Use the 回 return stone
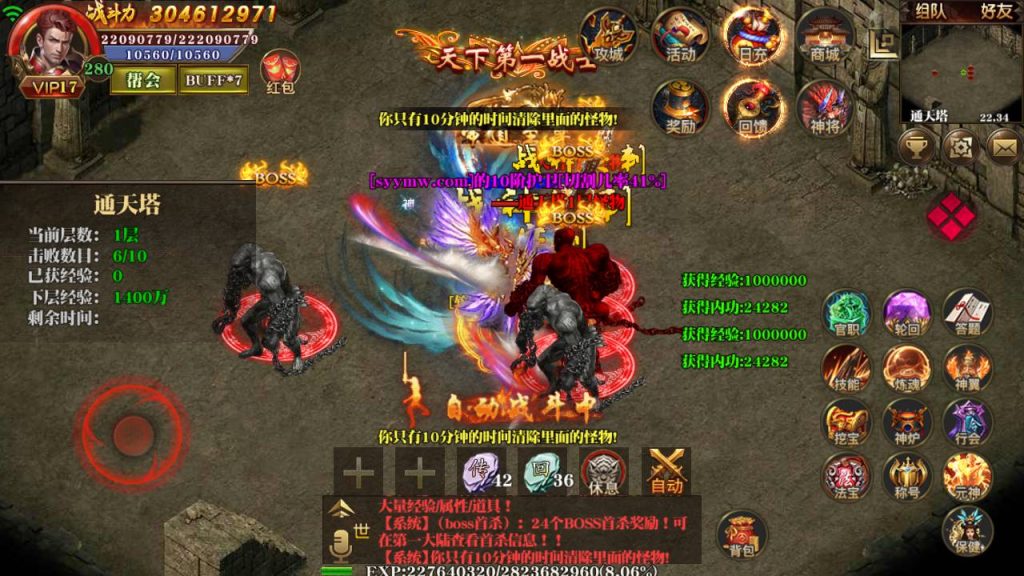This screenshot has width=1024, height=576. click(541, 470)
